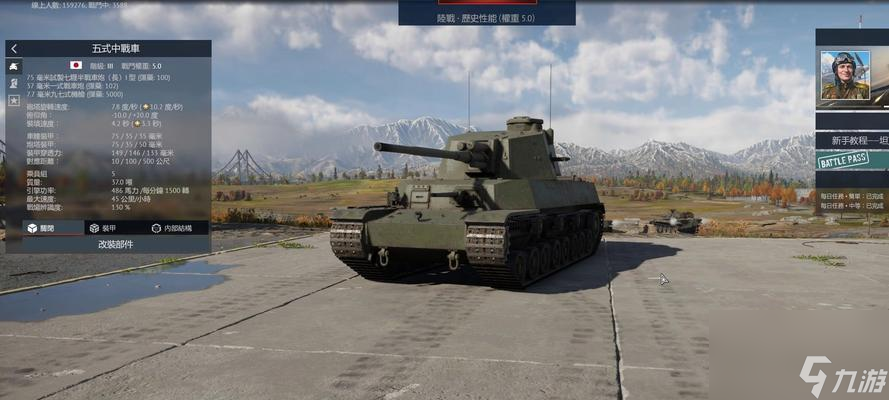Choose the star icon in the side strip
The width and height of the screenshot is (889, 400).
coord(14,100)
